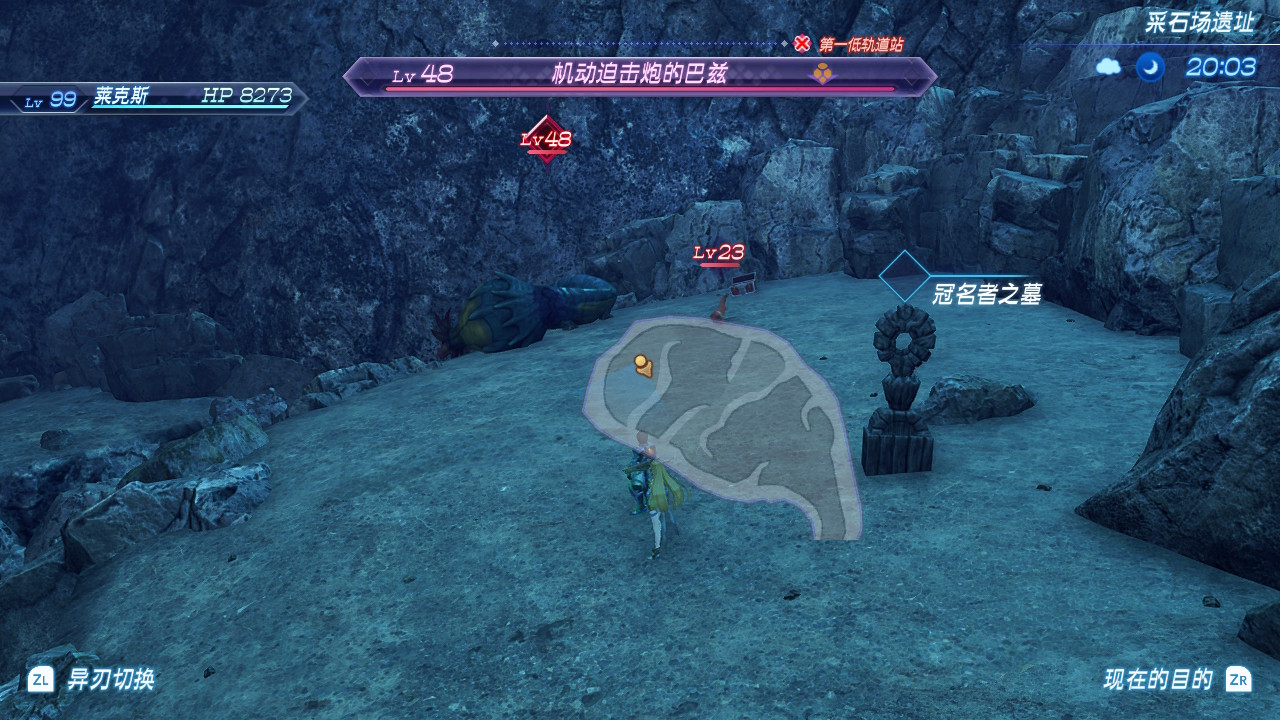The width and height of the screenshot is (1280, 720).
Task: Open the 第一低轨道站 objective tracker
Action: (x=850, y=44)
